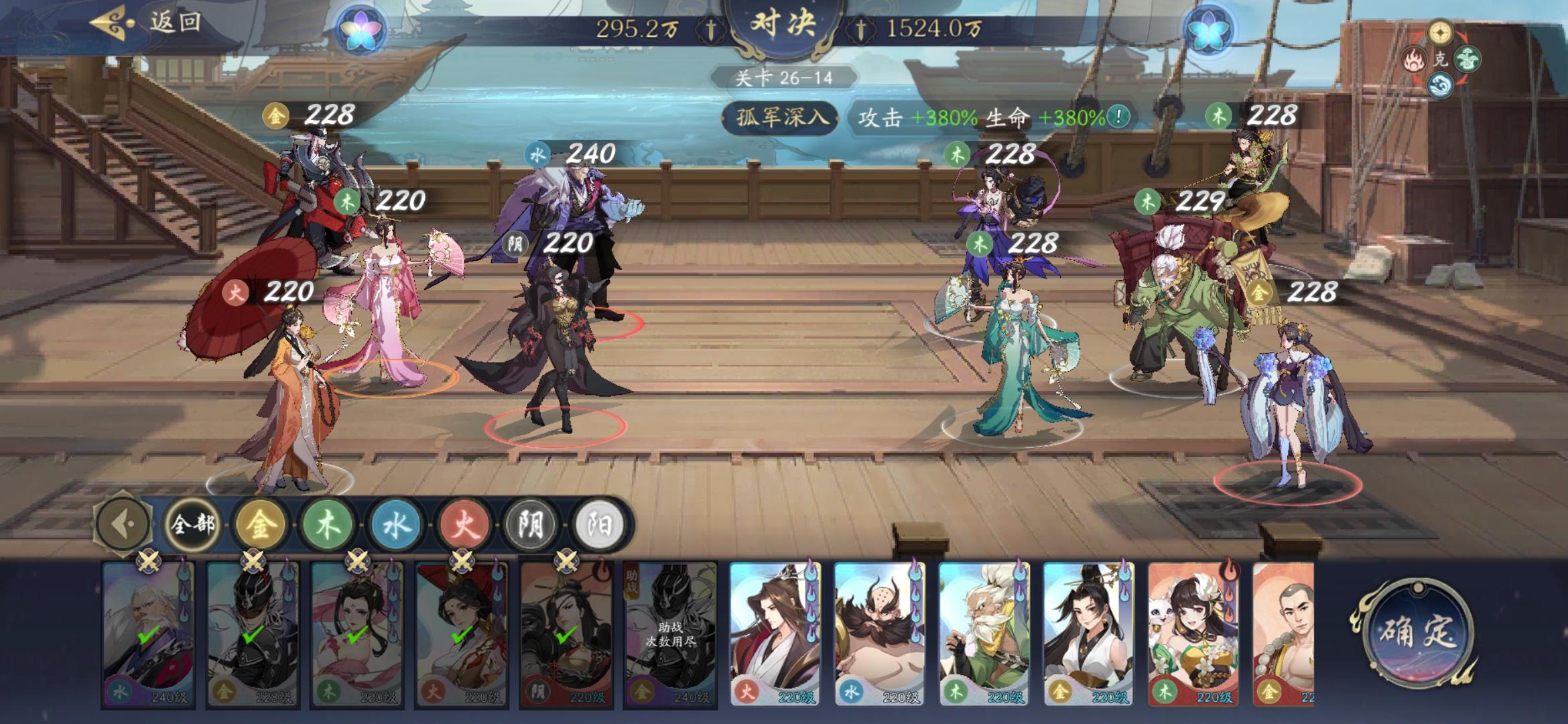Click the 孤军深入 stage modifier banner
This screenshot has height=724, width=1568.
781,115
